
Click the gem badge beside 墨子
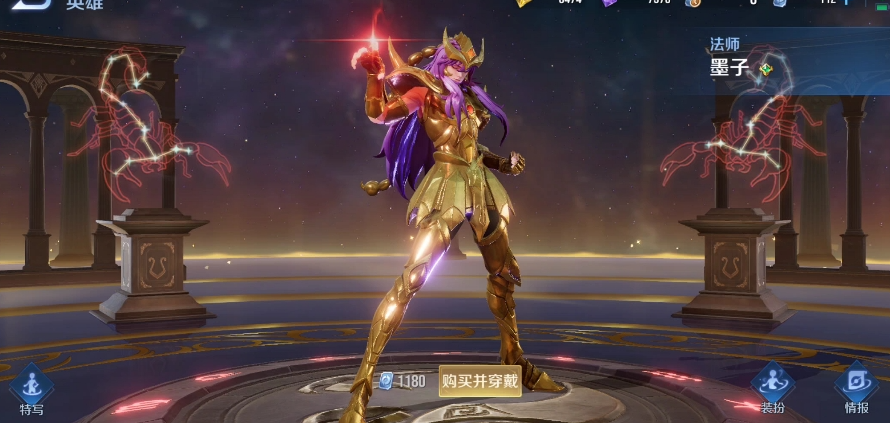point(766,69)
